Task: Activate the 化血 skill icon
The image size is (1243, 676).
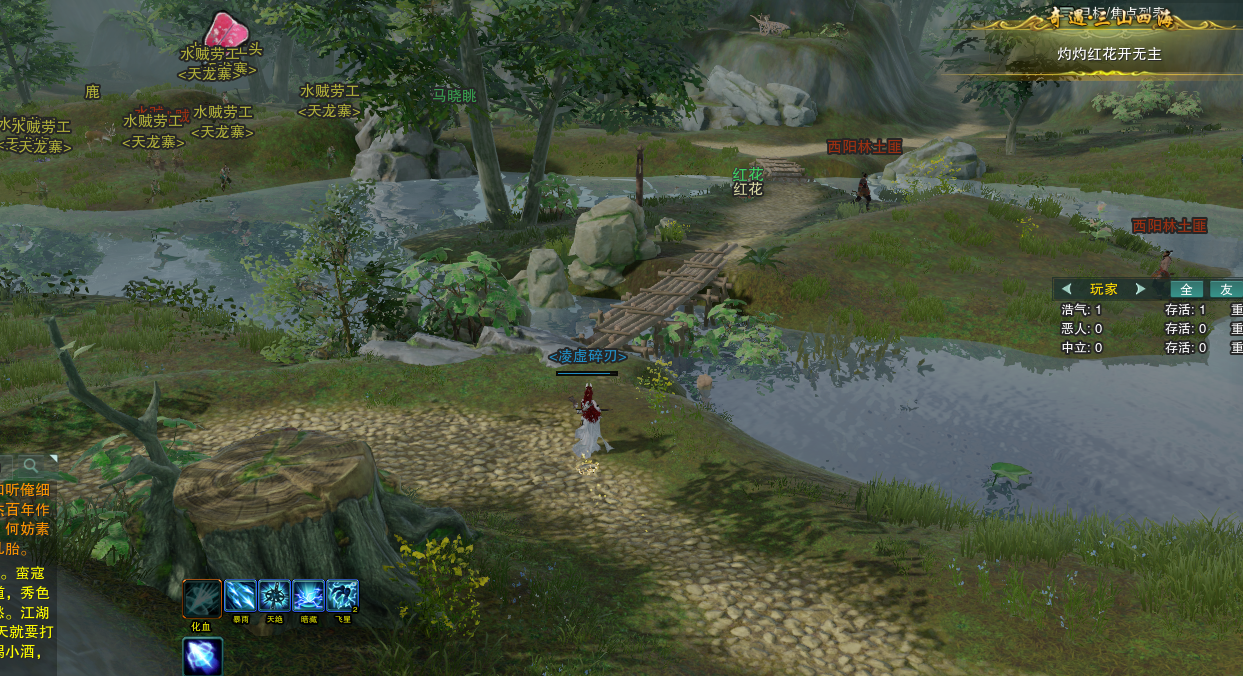Action: pyautogui.click(x=202, y=599)
